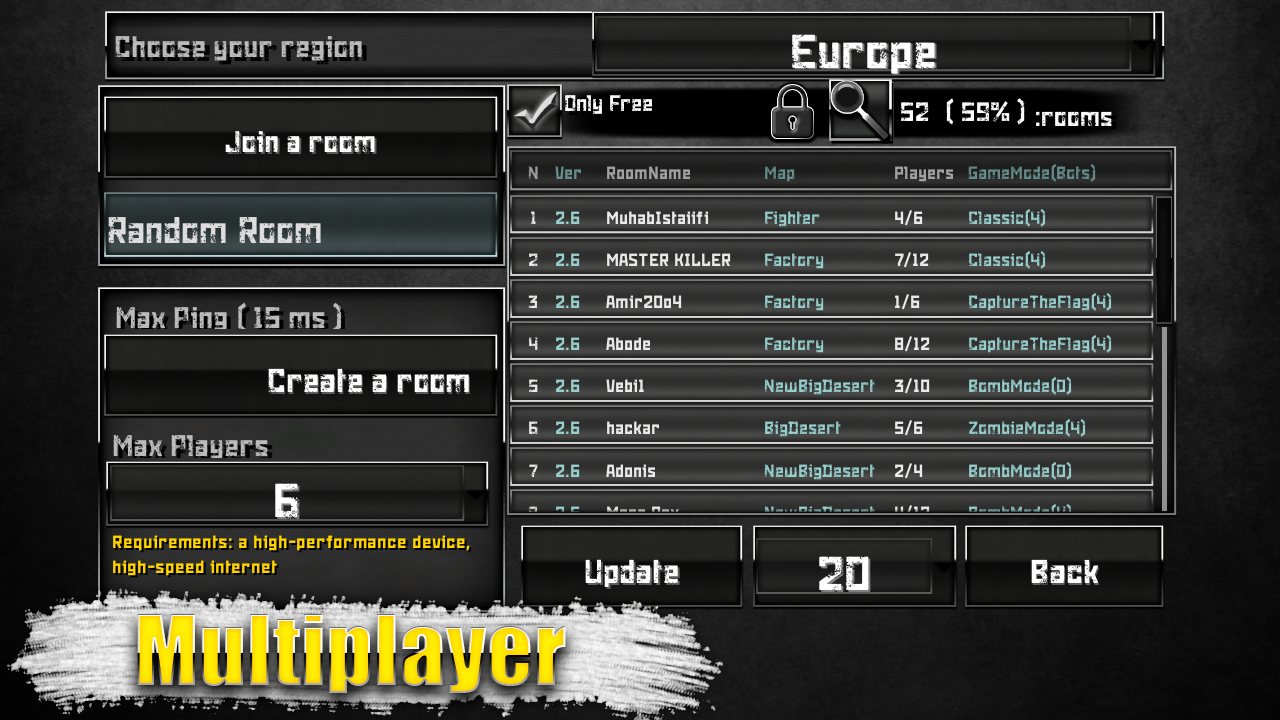Viewport: 1280px width, 720px height.
Task: Click the Map column header
Action: point(779,173)
